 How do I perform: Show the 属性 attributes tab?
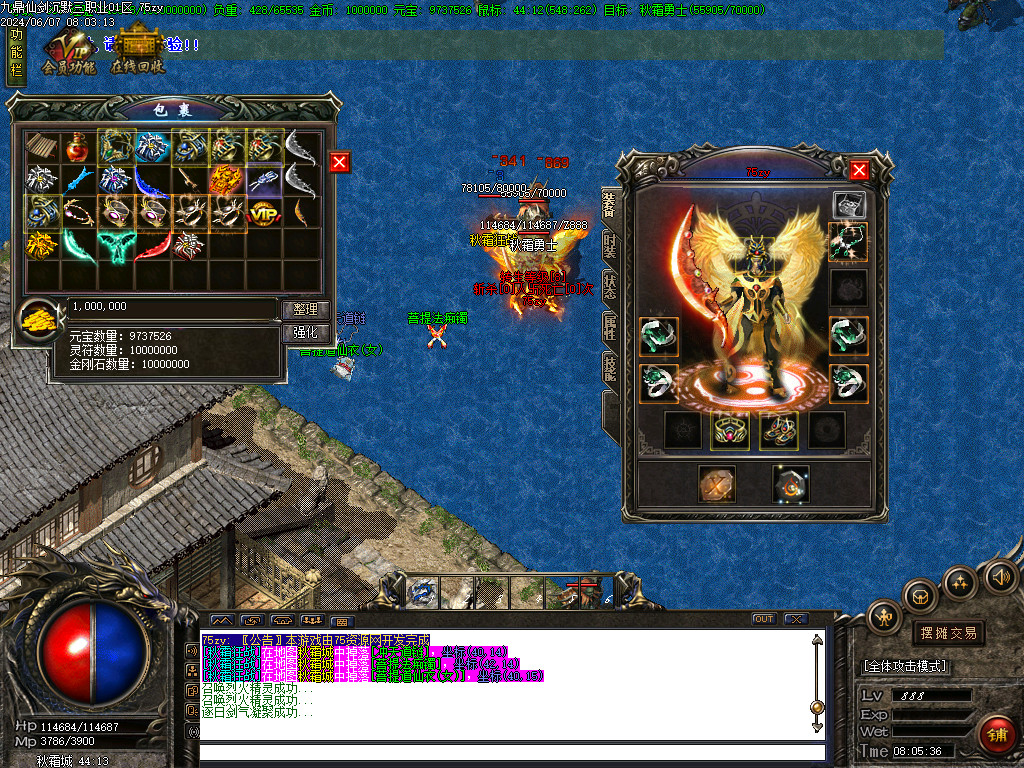click(x=609, y=326)
